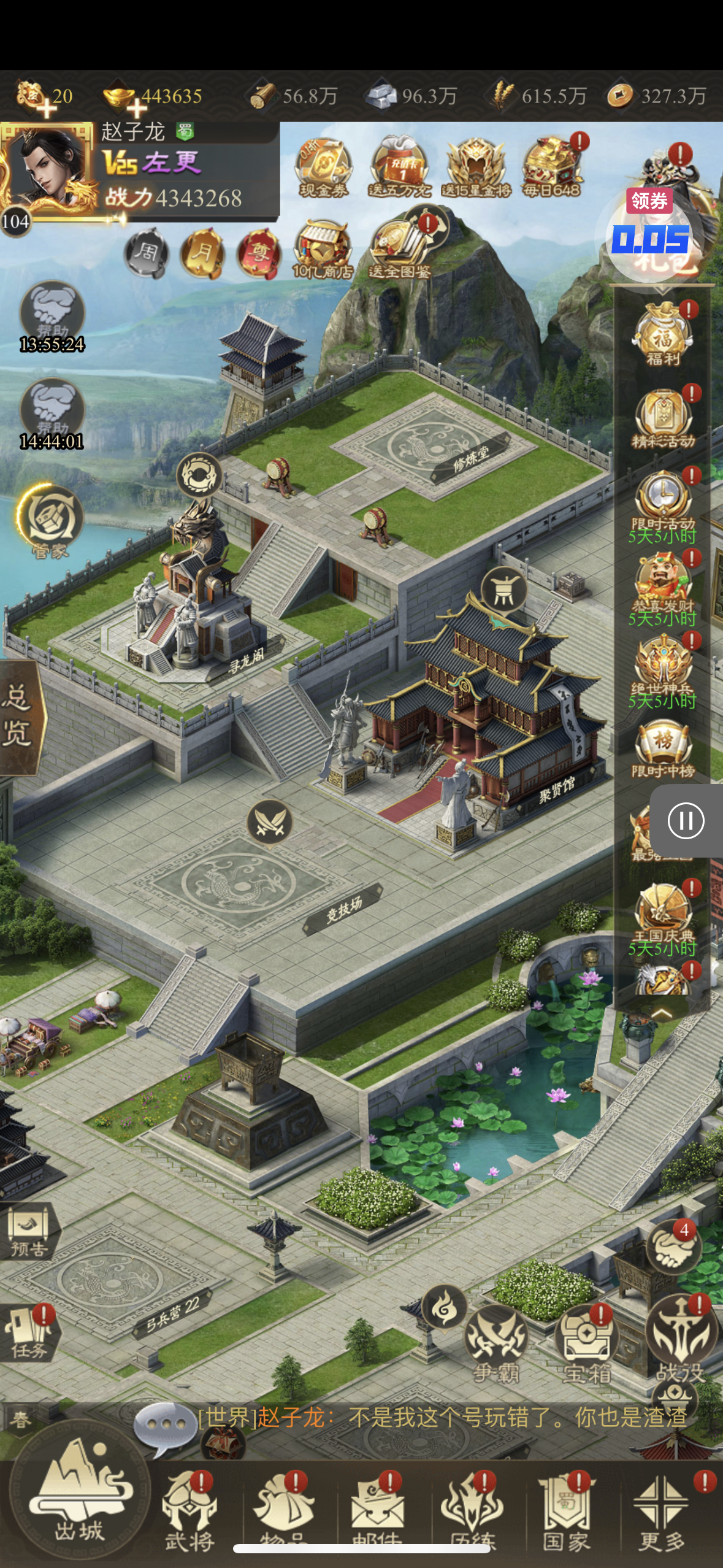Open the 现金券 cash coupon offer

coord(323,168)
